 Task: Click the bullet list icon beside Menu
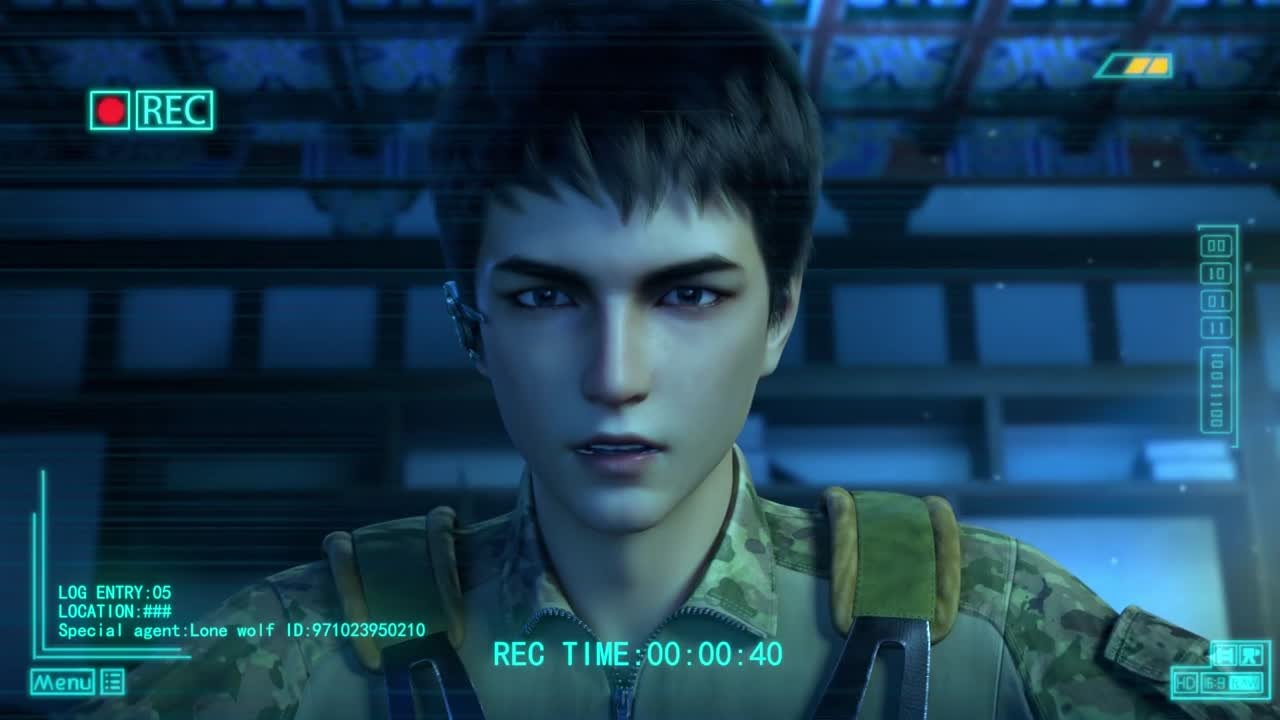113,682
